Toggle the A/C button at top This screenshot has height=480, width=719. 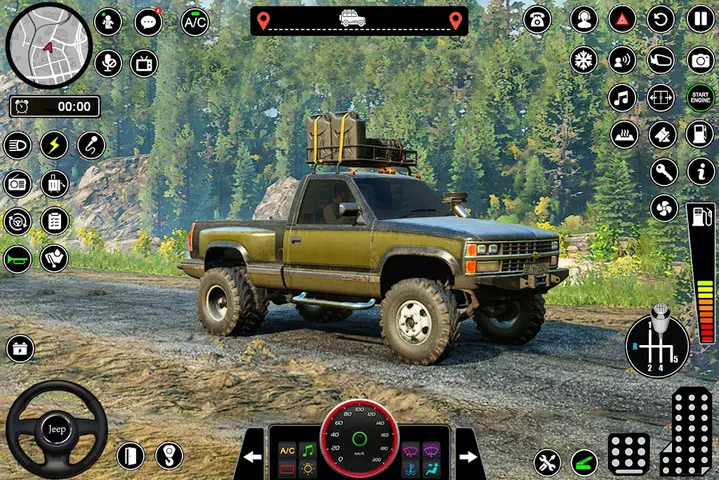coord(195,22)
